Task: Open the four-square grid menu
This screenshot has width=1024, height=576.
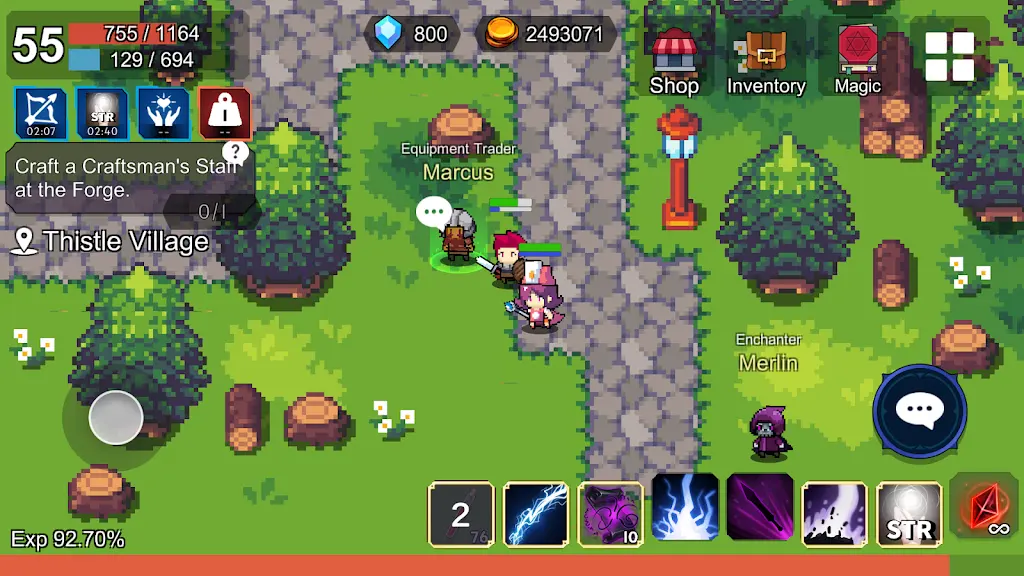Action: (949, 56)
